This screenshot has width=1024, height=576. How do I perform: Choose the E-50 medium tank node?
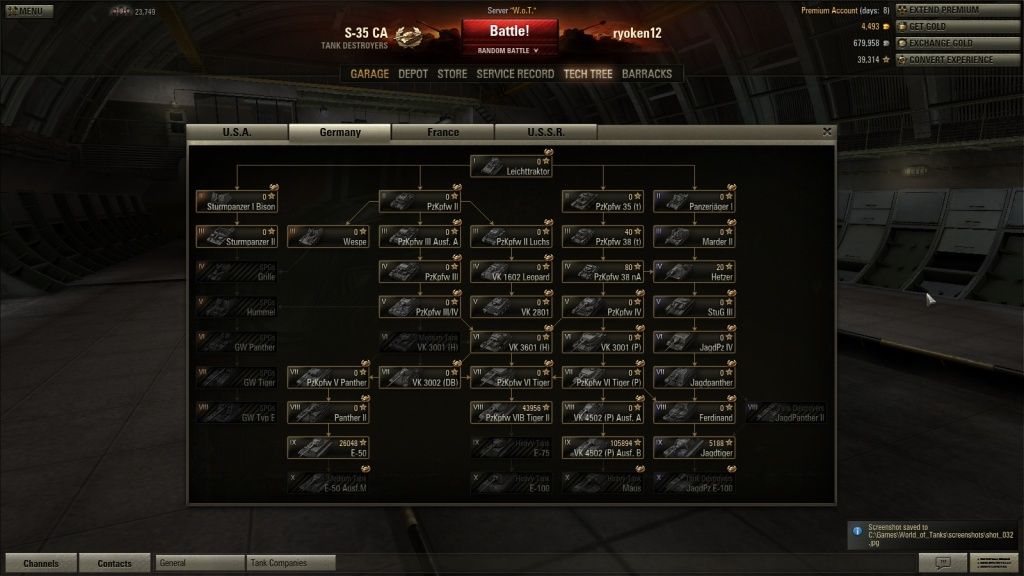pyautogui.click(x=328, y=447)
